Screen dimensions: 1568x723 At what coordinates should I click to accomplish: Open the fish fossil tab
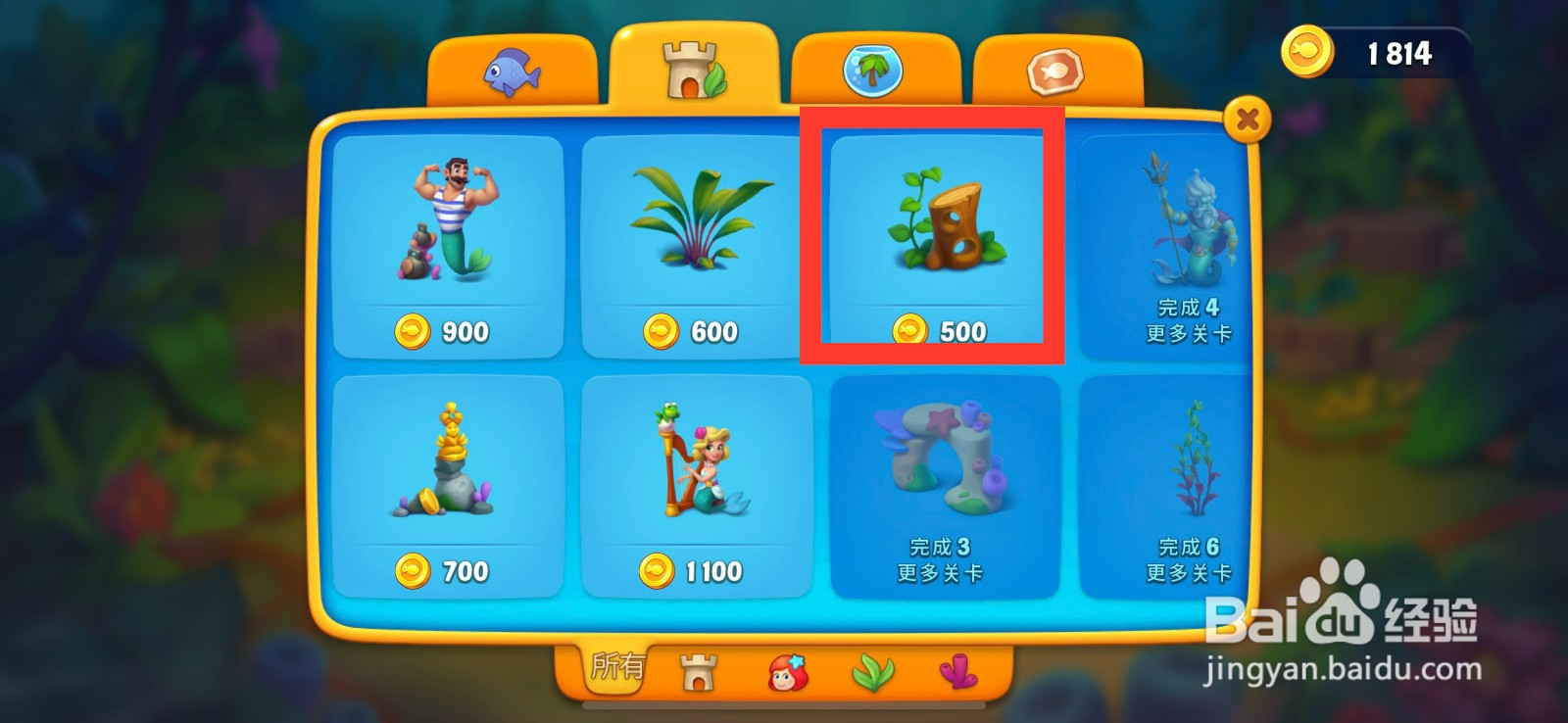pyautogui.click(x=1056, y=69)
